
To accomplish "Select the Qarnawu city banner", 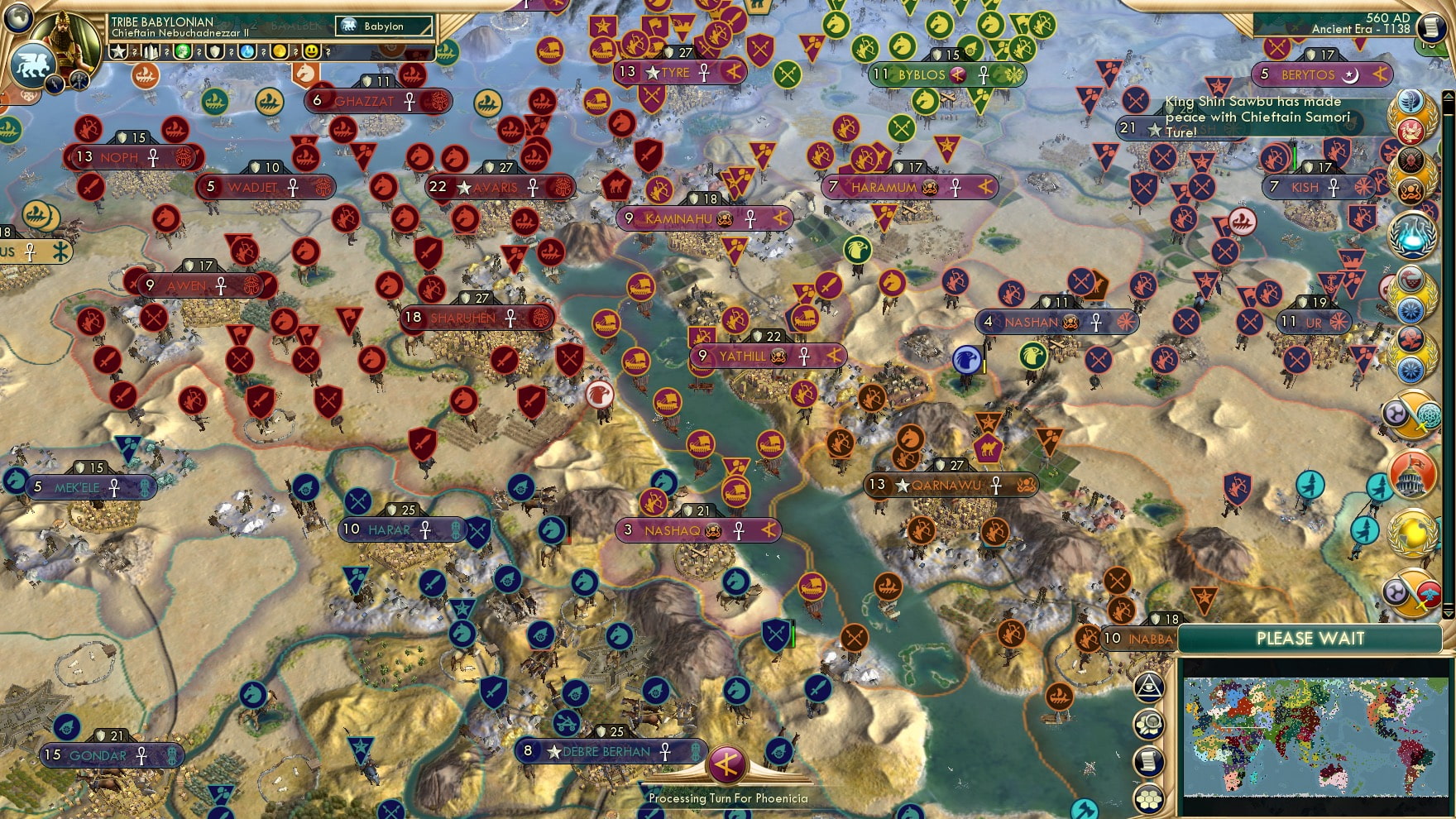I will (x=951, y=485).
